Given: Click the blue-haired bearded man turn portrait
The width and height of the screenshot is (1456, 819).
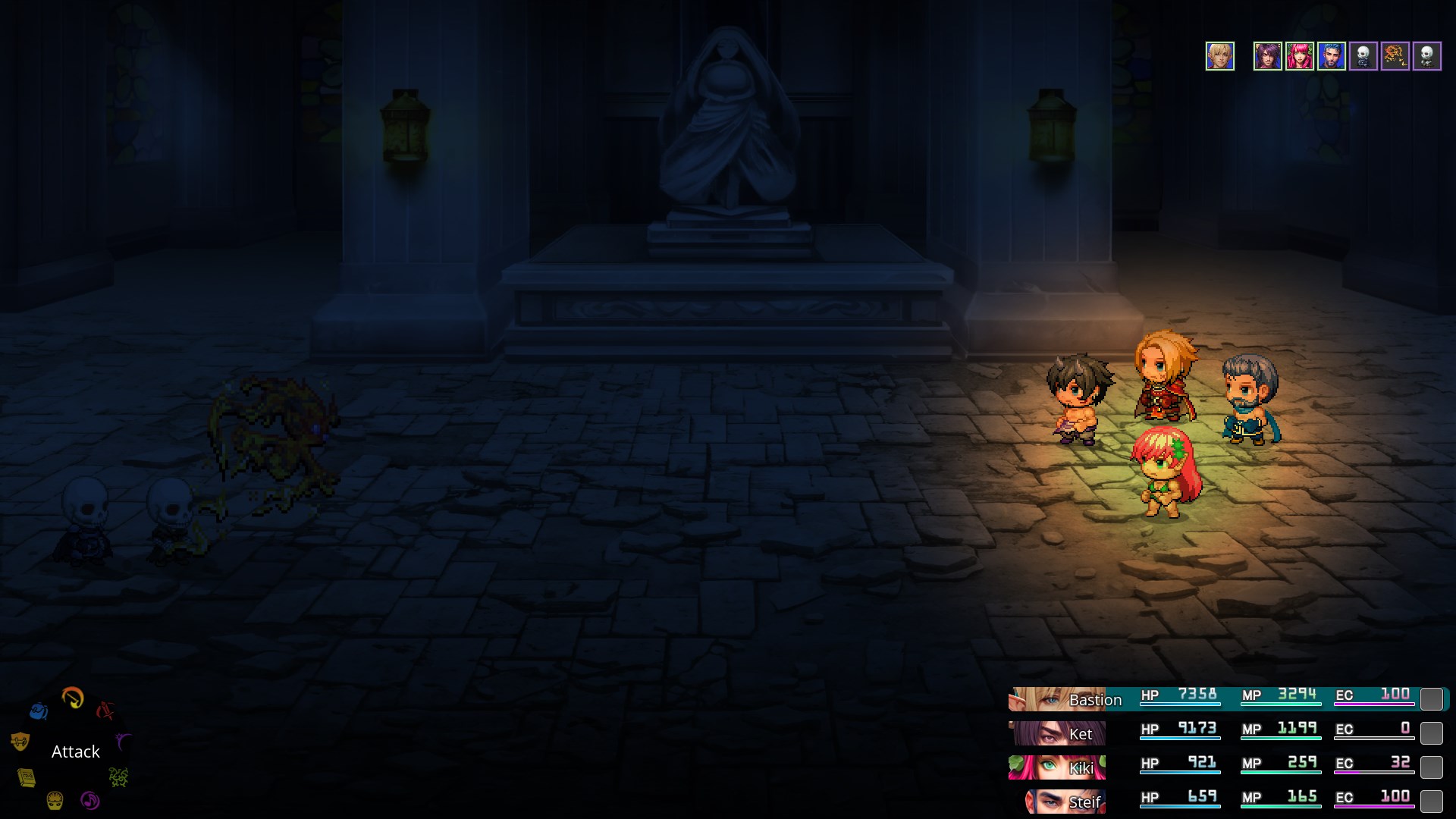Looking at the screenshot, I should (1331, 56).
